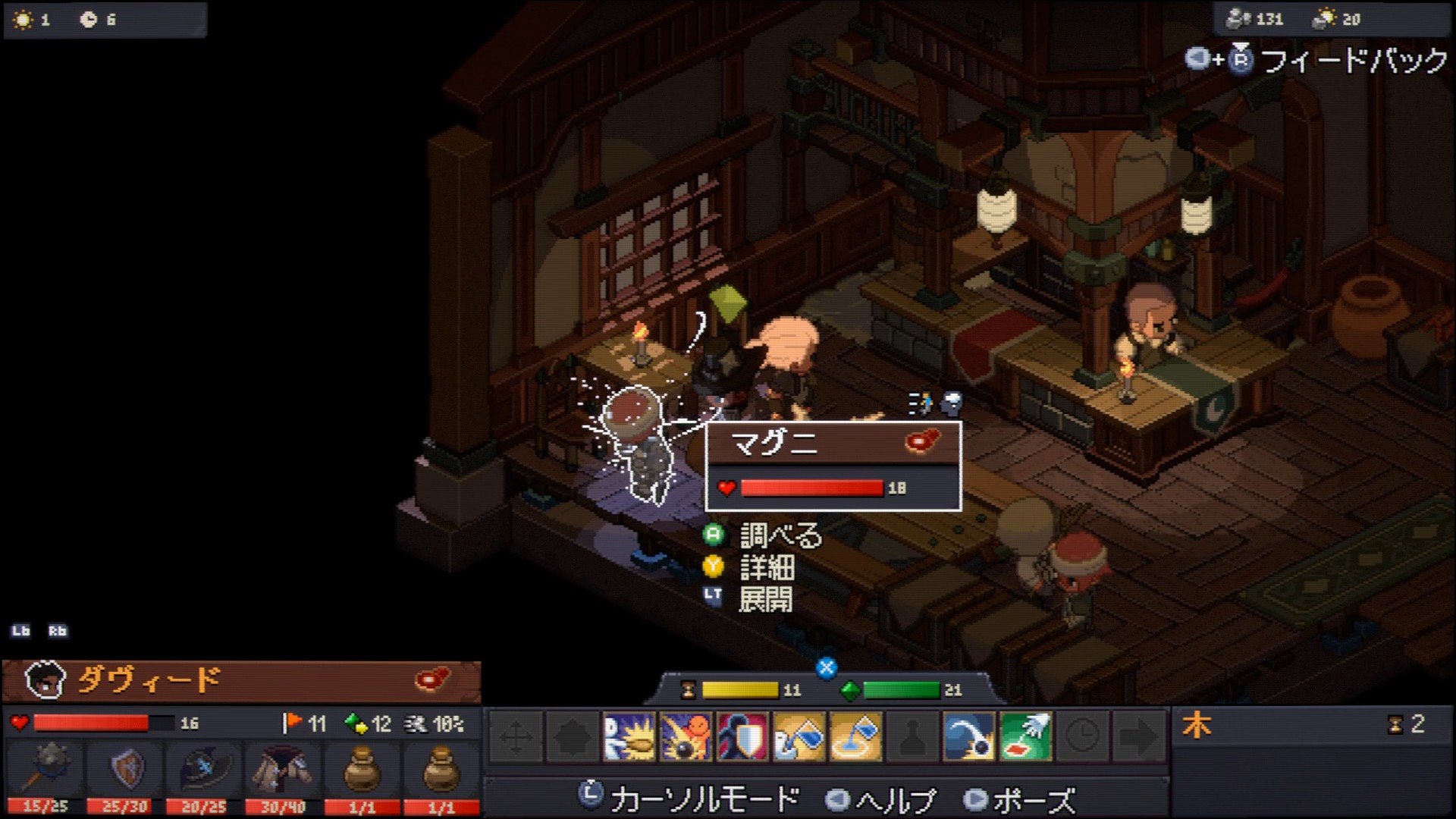Click the greyed-out pawn silhouette icon
1456x819 pixels.
tap(913, 736)
